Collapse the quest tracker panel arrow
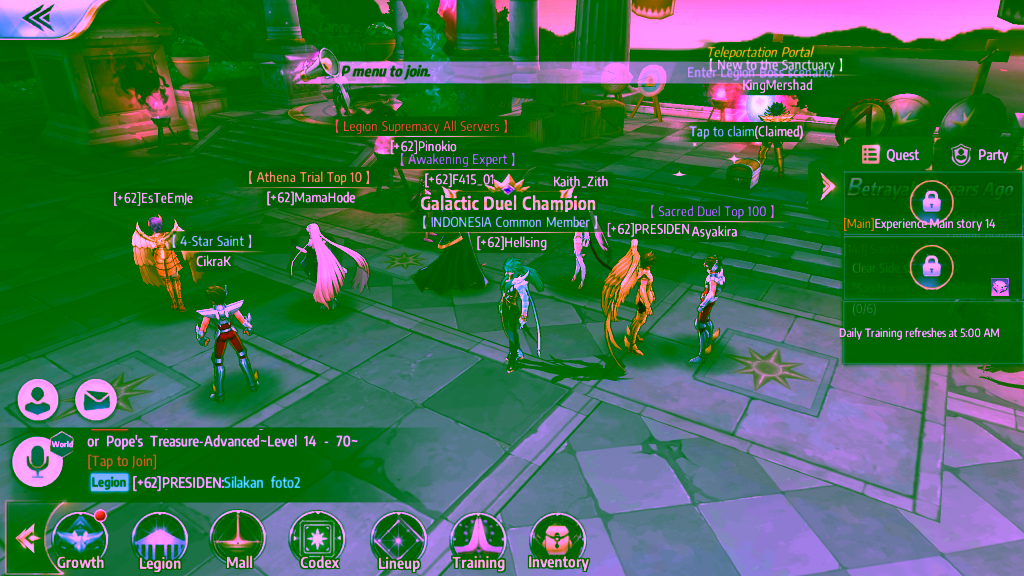 [x=827, y=186]
